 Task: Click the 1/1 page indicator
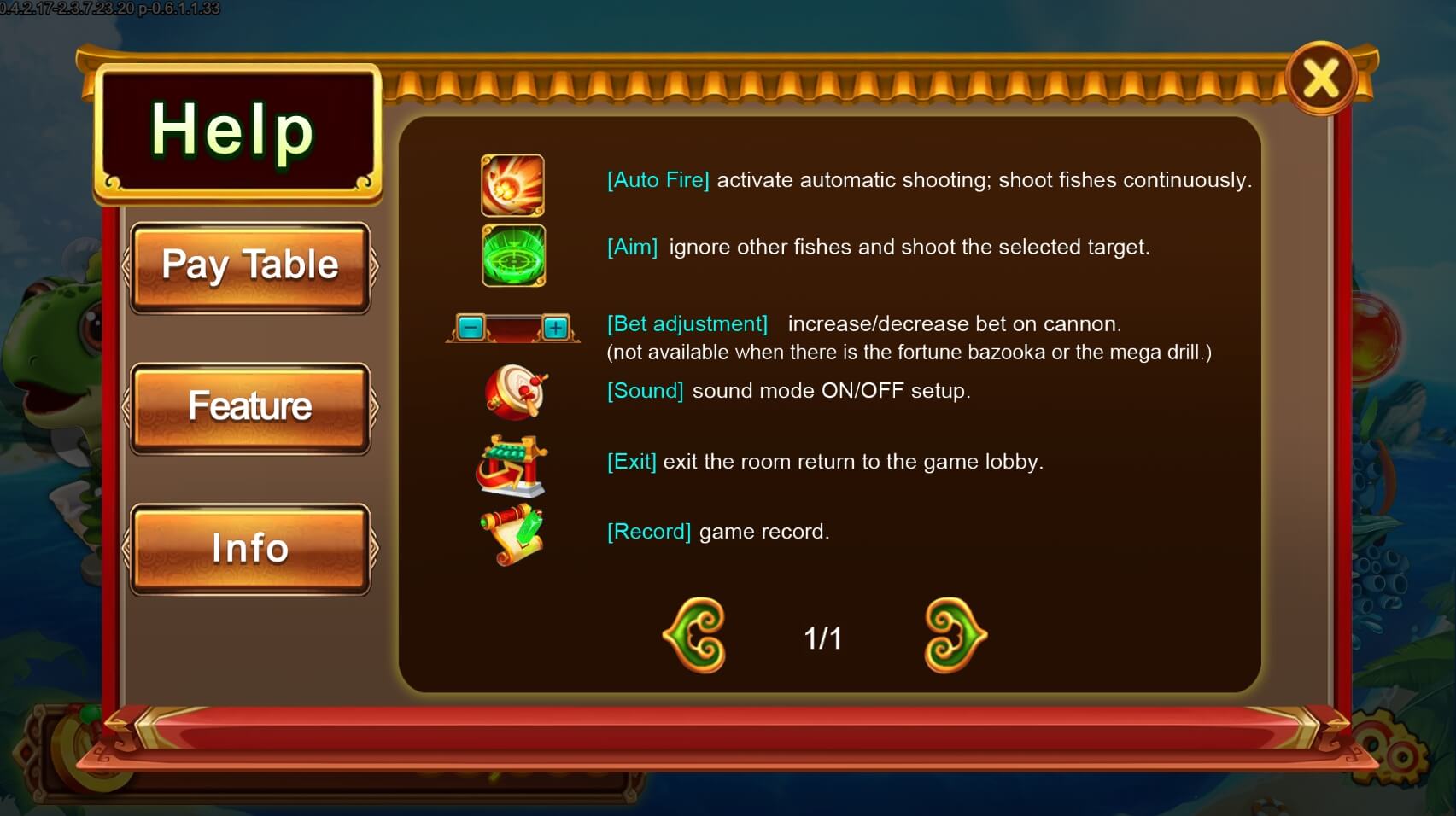click(x=822, y=636)
